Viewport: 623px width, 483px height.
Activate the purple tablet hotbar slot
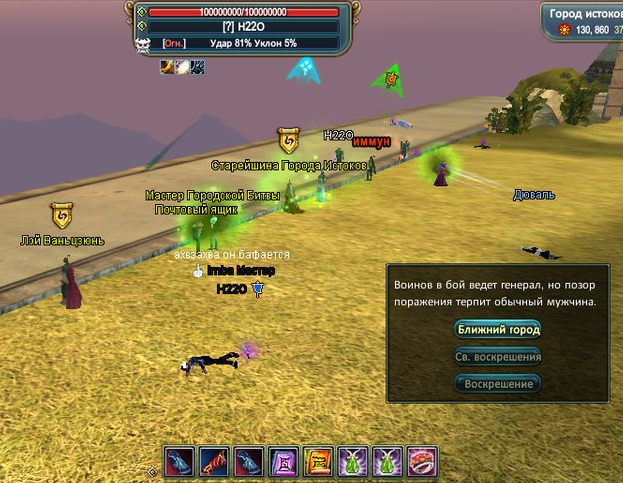coord(283,462)
